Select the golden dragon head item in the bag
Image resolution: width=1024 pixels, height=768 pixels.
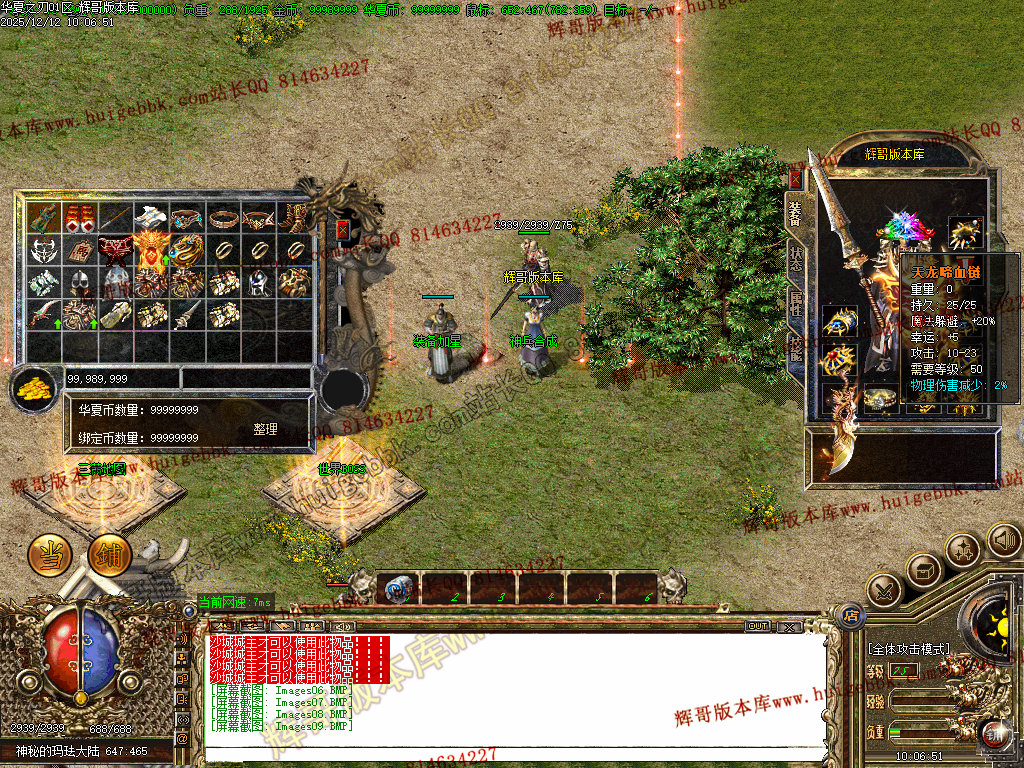click(187, 249)
